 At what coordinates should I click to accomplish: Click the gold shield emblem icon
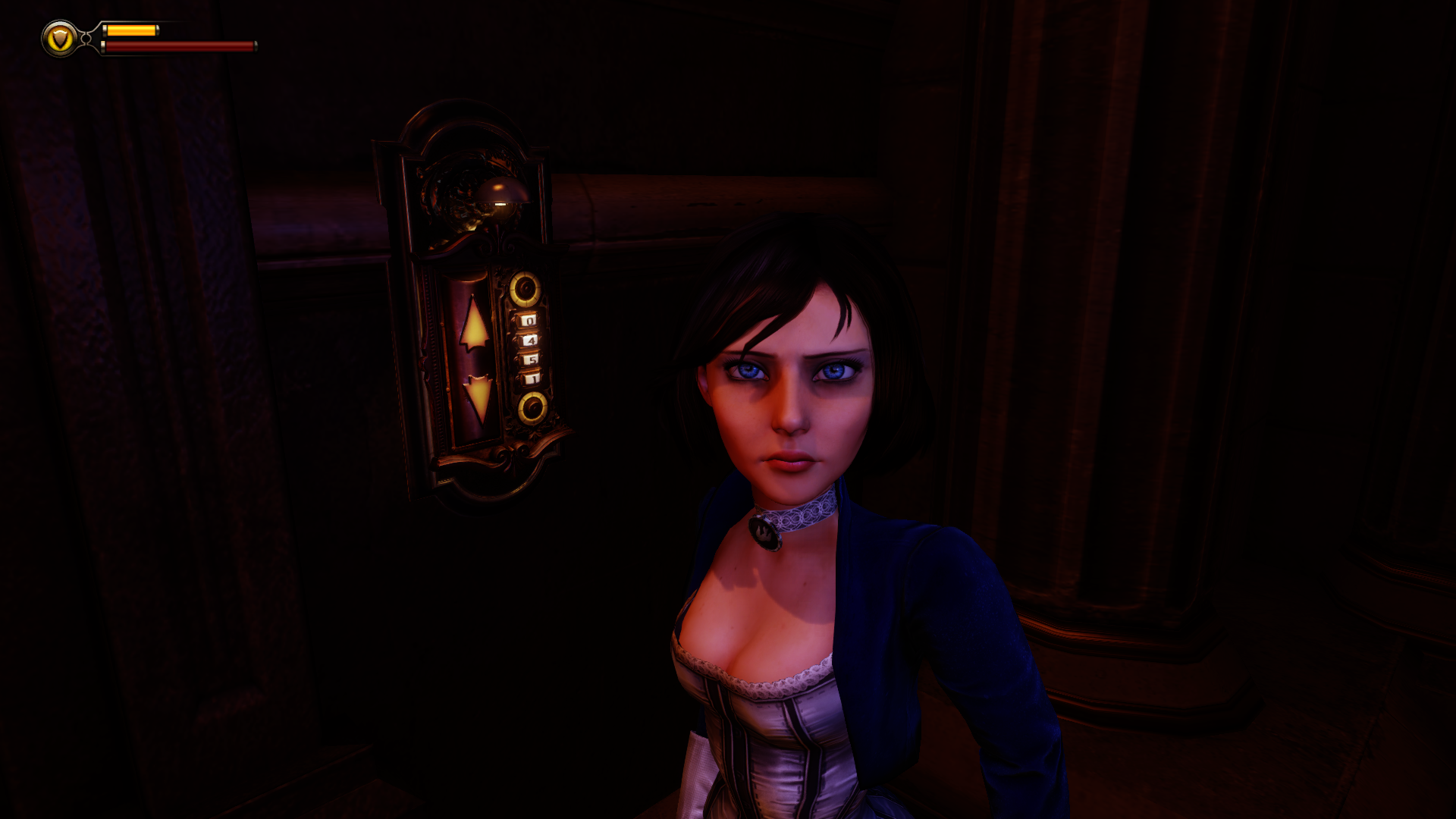click(x=60, y=38)
